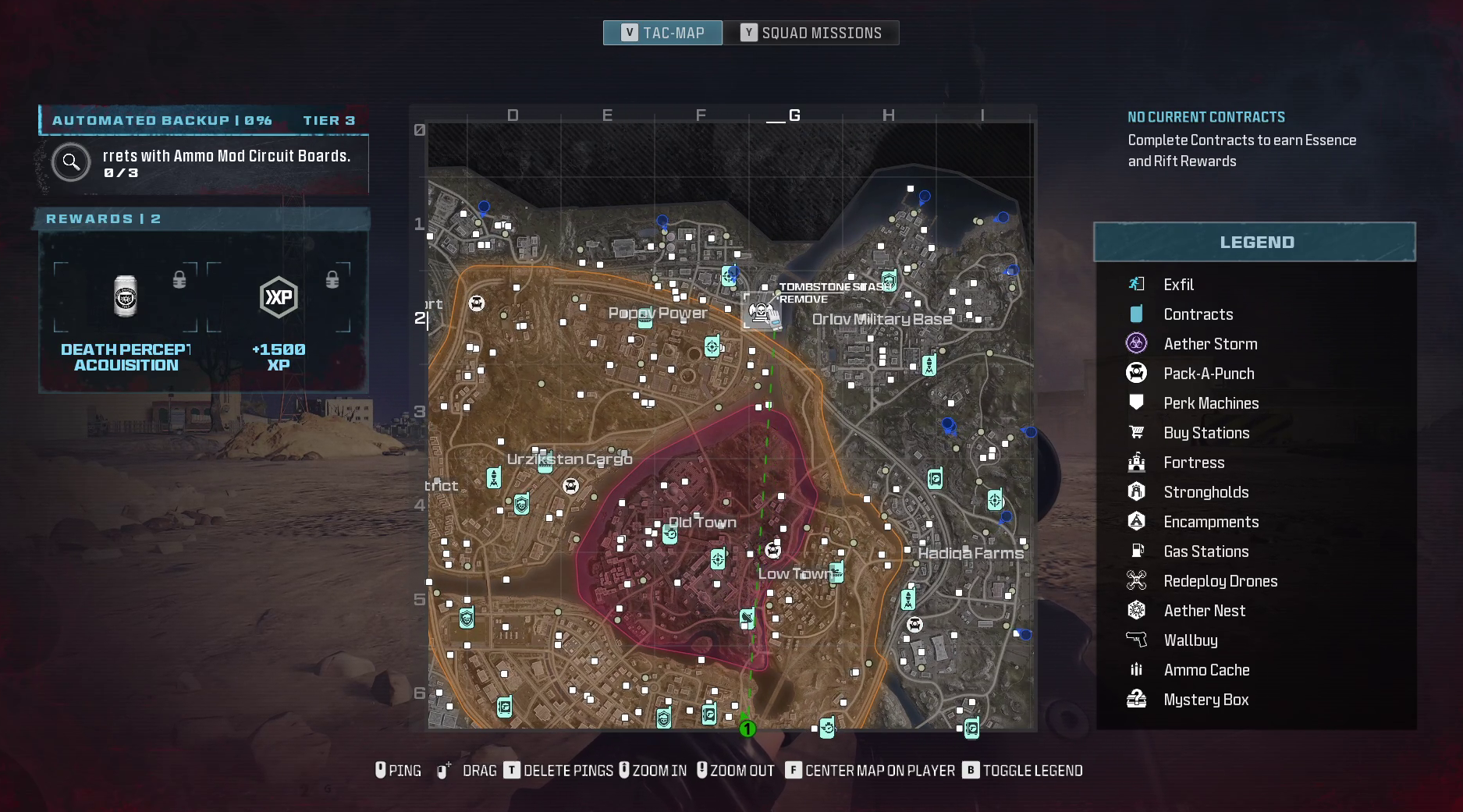
Task: Click Mystery Box in the legend
Action: (x=1206, y=700)
